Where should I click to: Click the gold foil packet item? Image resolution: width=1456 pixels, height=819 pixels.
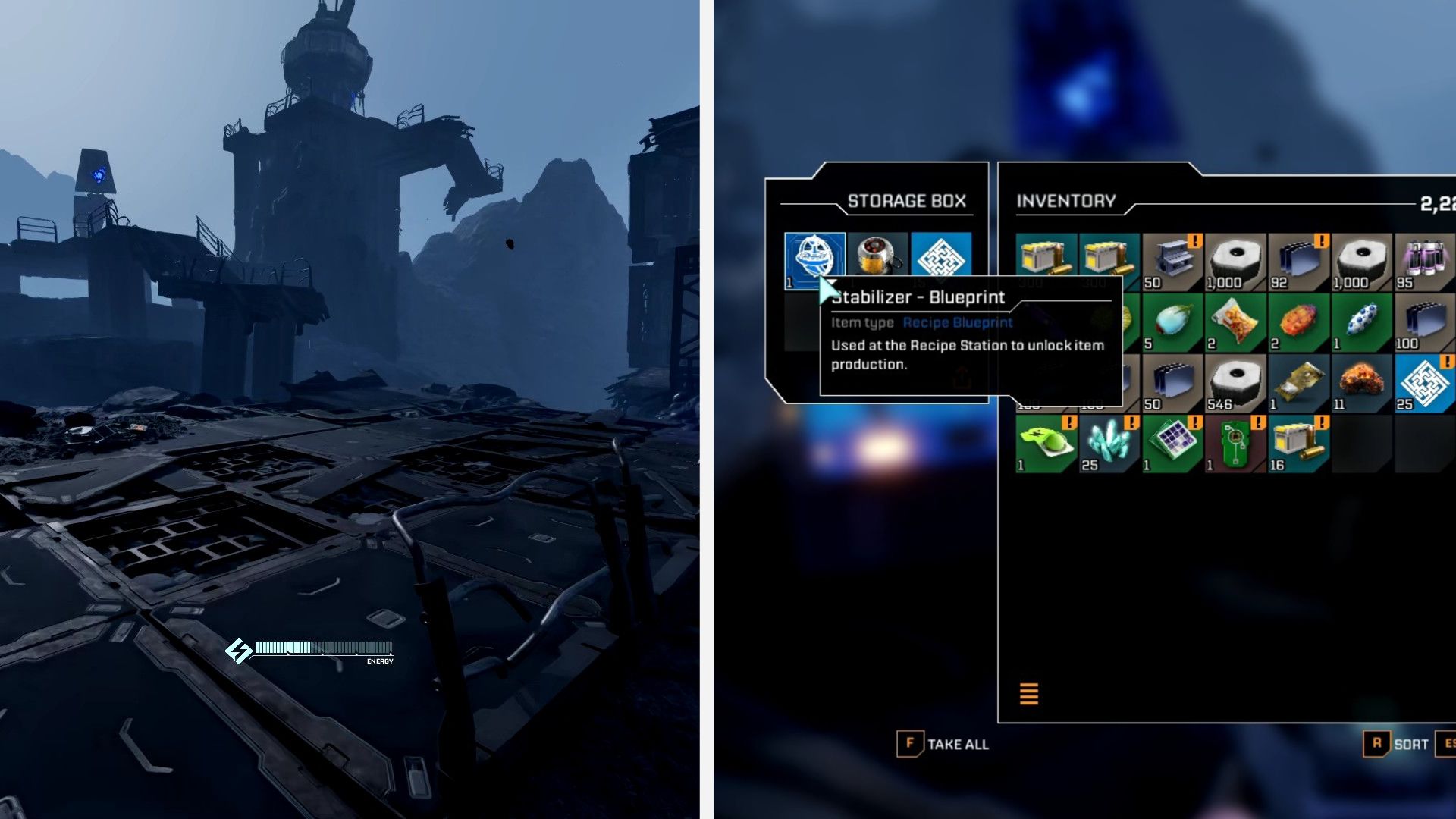pos(1298,383)
